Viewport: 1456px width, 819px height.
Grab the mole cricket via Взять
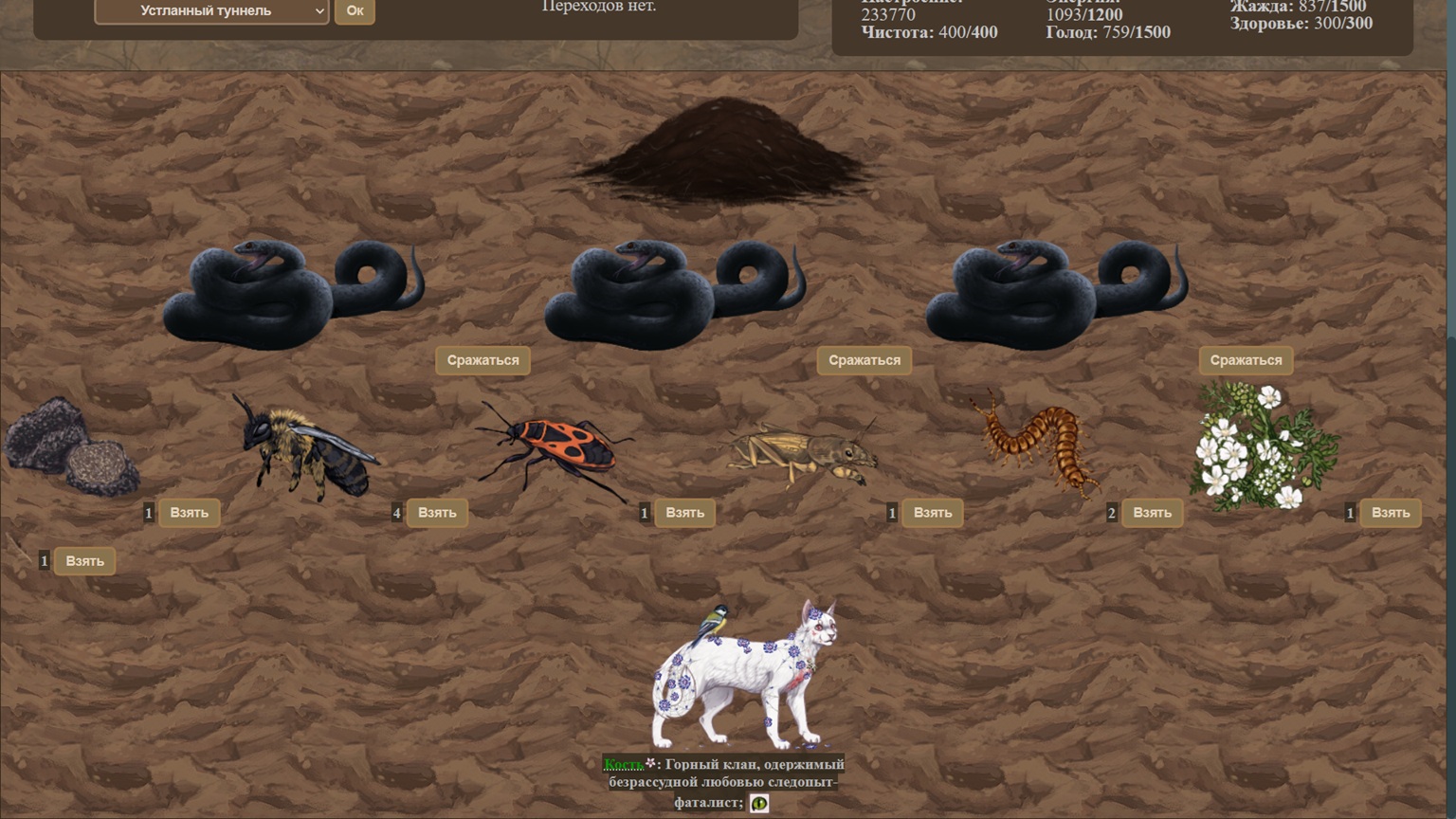point(932,513)
